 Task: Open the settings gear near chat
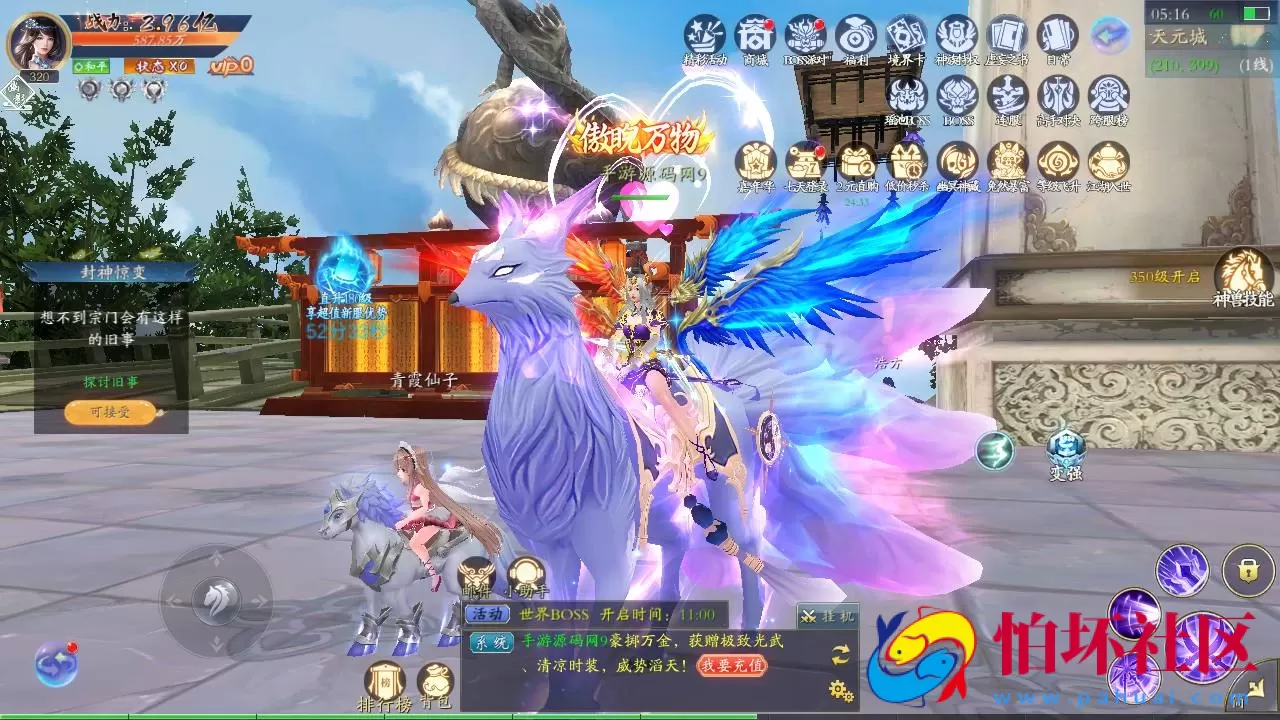(840, 688)
